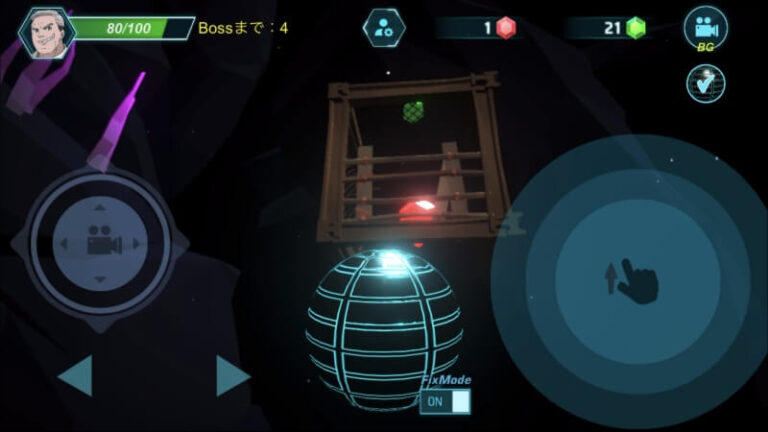The height and width of the screenshot is (432, 768).
Task: Tap the round checkmark icon under BG
Action: (705, 83)
